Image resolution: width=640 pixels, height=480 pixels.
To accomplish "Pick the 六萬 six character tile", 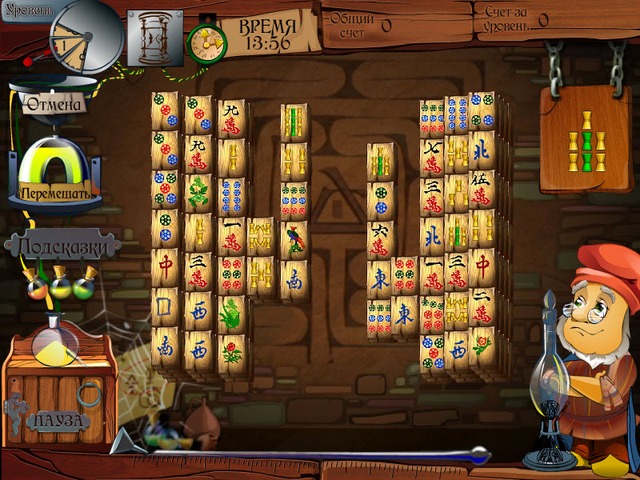I will pos(380,239).
